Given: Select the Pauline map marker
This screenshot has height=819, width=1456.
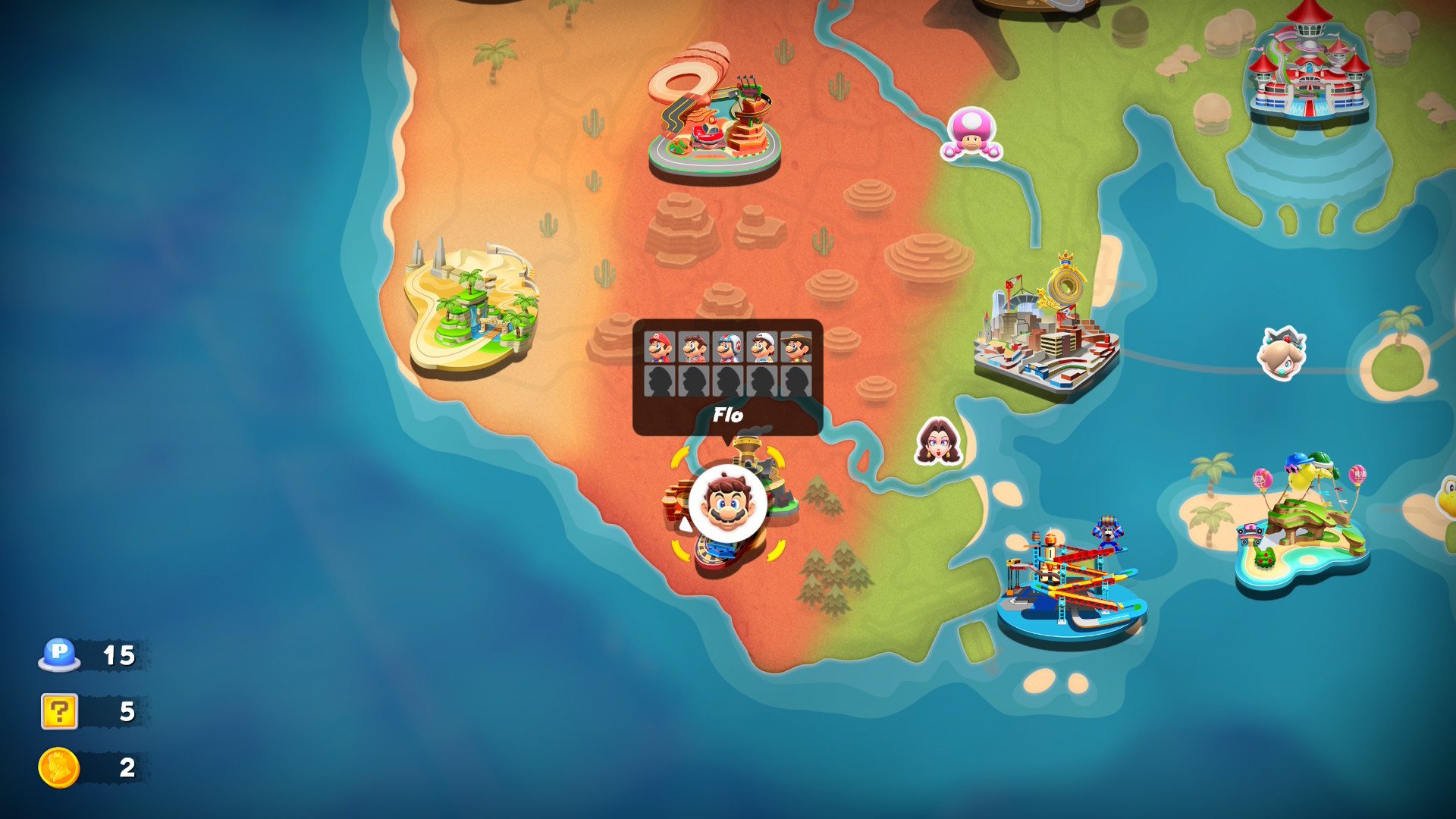Looking at the screenshot, I should 938,441.
